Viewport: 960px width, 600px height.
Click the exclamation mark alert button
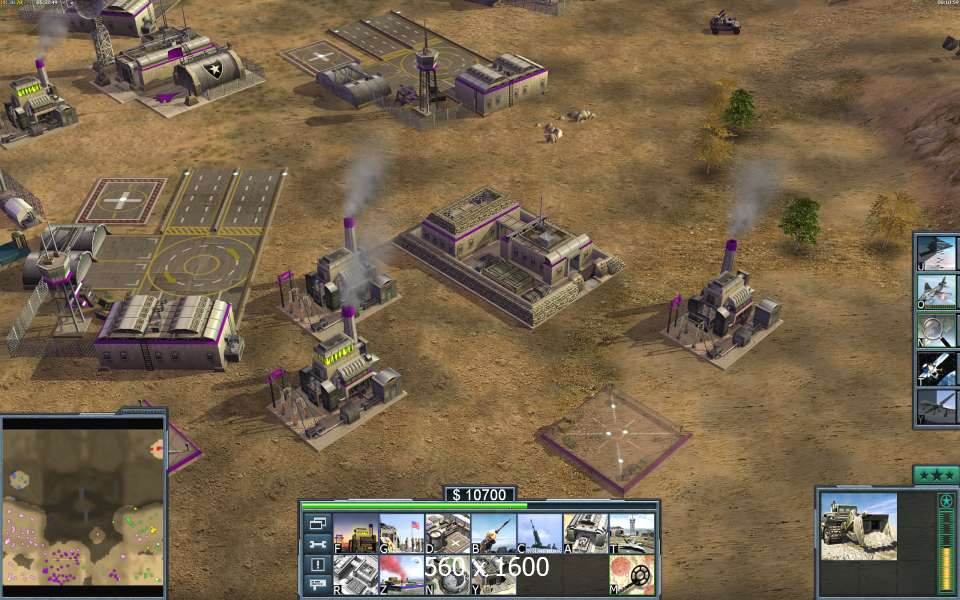point(317,565)
